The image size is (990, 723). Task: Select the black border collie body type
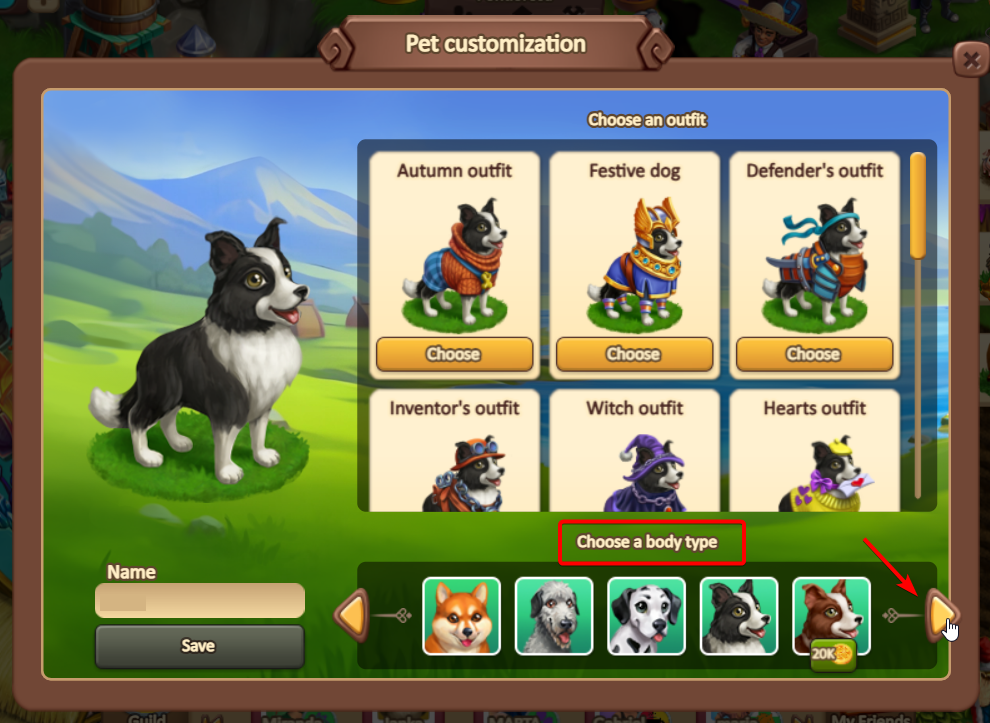click(x=739, y=616)
